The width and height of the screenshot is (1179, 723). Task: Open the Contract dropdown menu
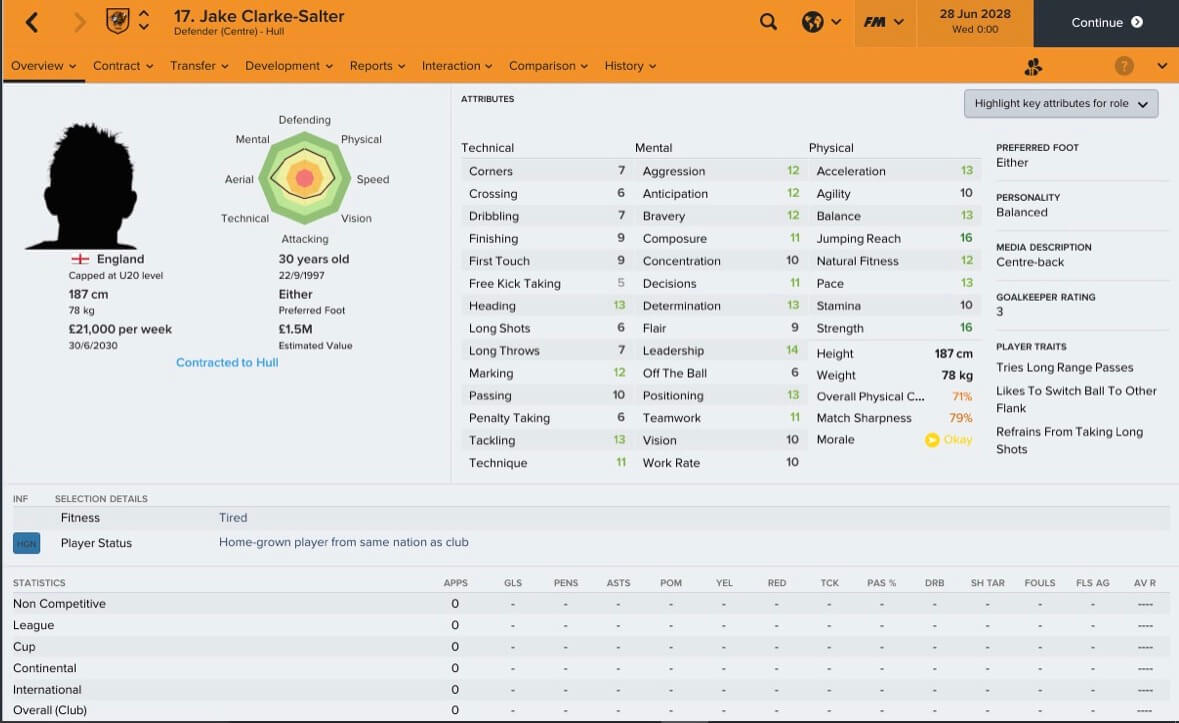coord(123,66)
